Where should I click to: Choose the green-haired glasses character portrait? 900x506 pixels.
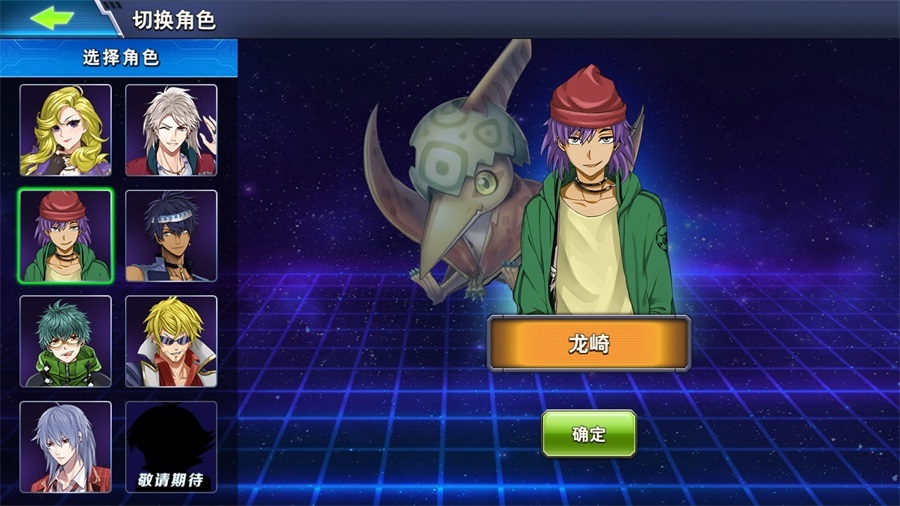[x=66, y=341]
